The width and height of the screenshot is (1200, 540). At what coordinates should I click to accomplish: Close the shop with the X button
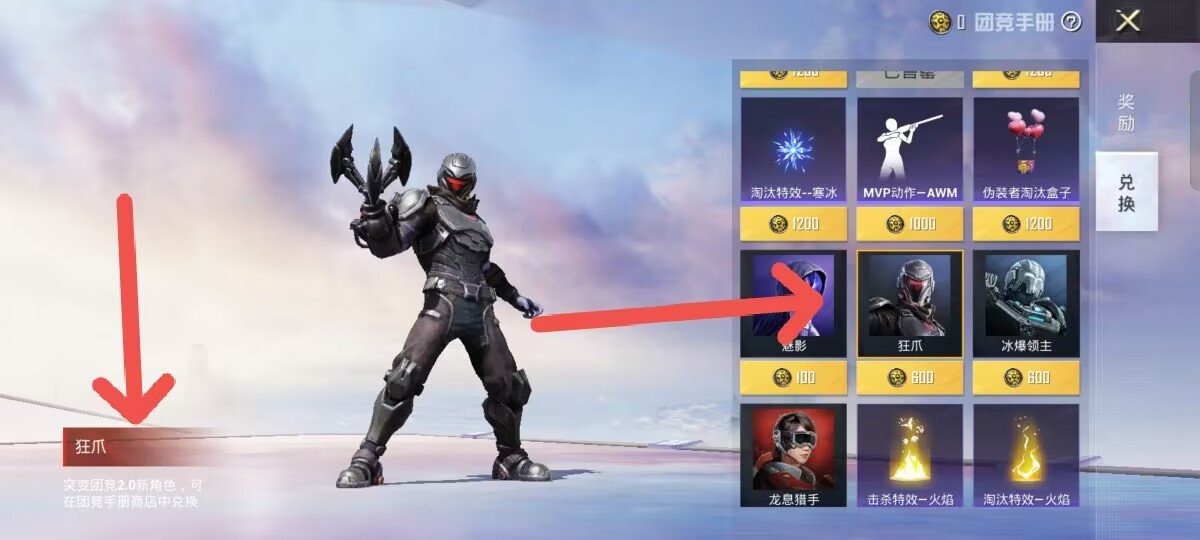pyautogui.click(x=1128, y=21)
